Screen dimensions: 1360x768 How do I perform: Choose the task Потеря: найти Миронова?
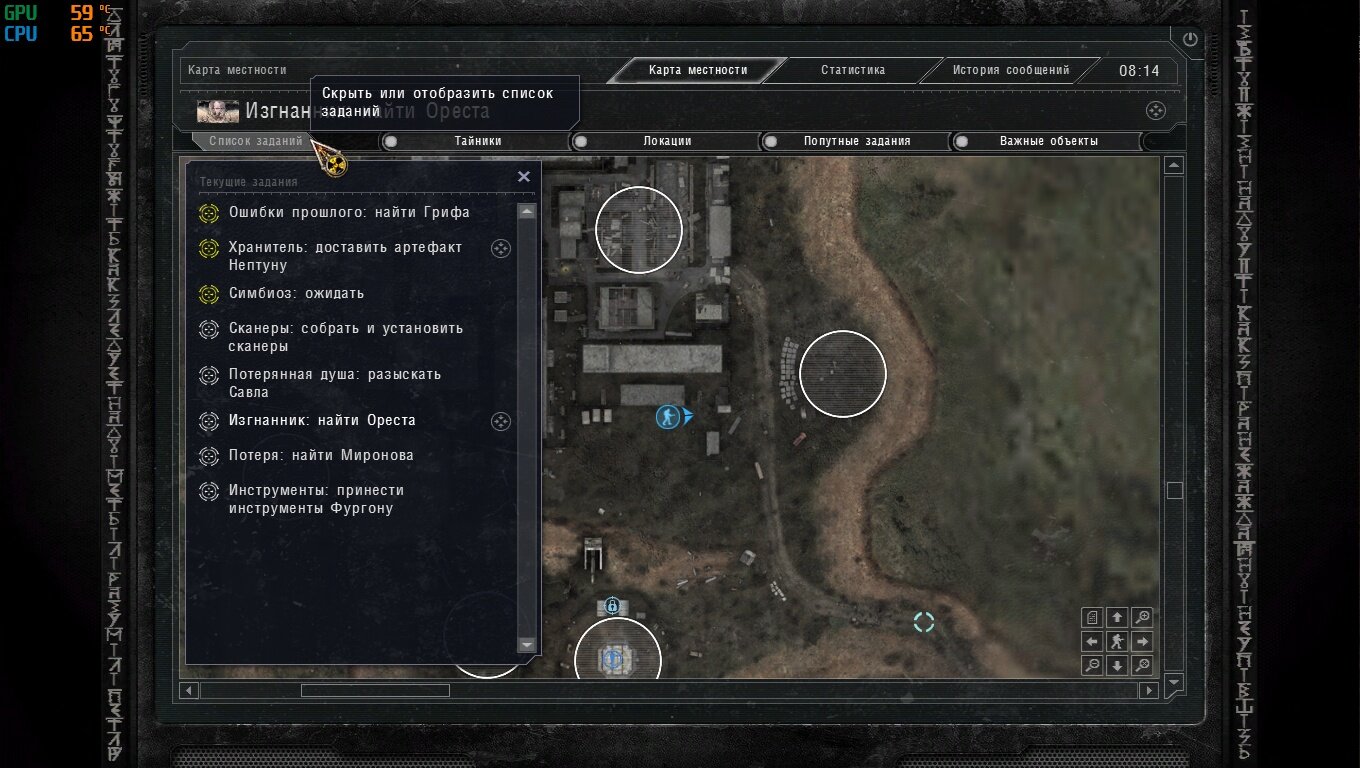320,455
